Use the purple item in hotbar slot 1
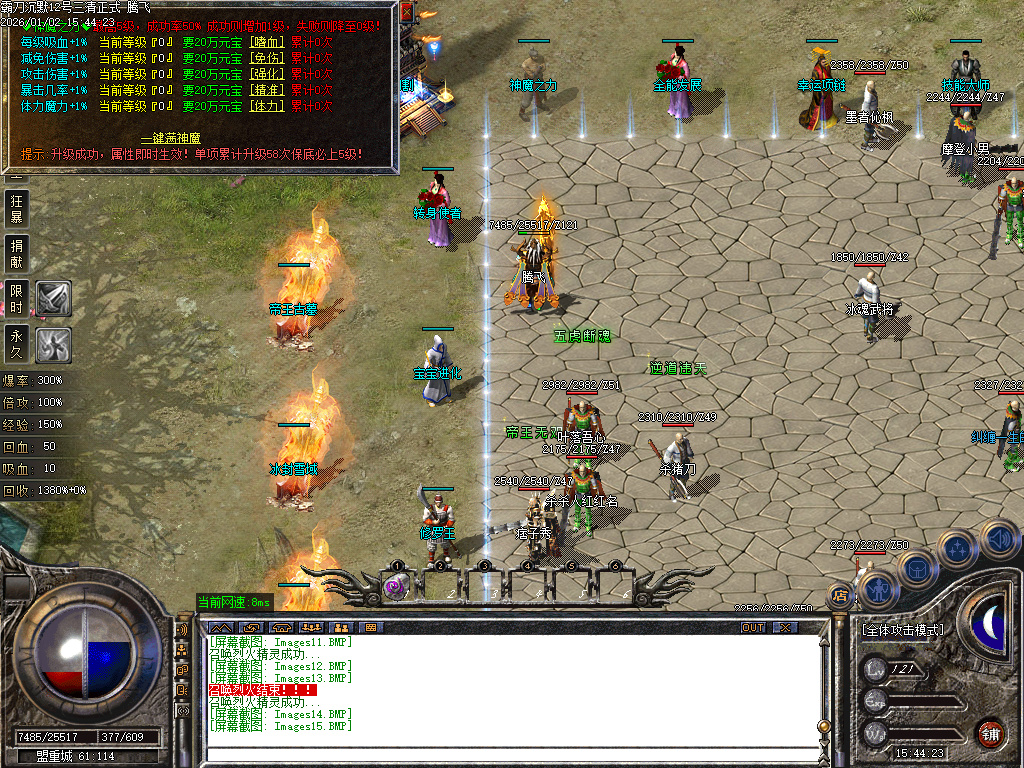Screen dimensions: 1024x768 pos(396,588)
